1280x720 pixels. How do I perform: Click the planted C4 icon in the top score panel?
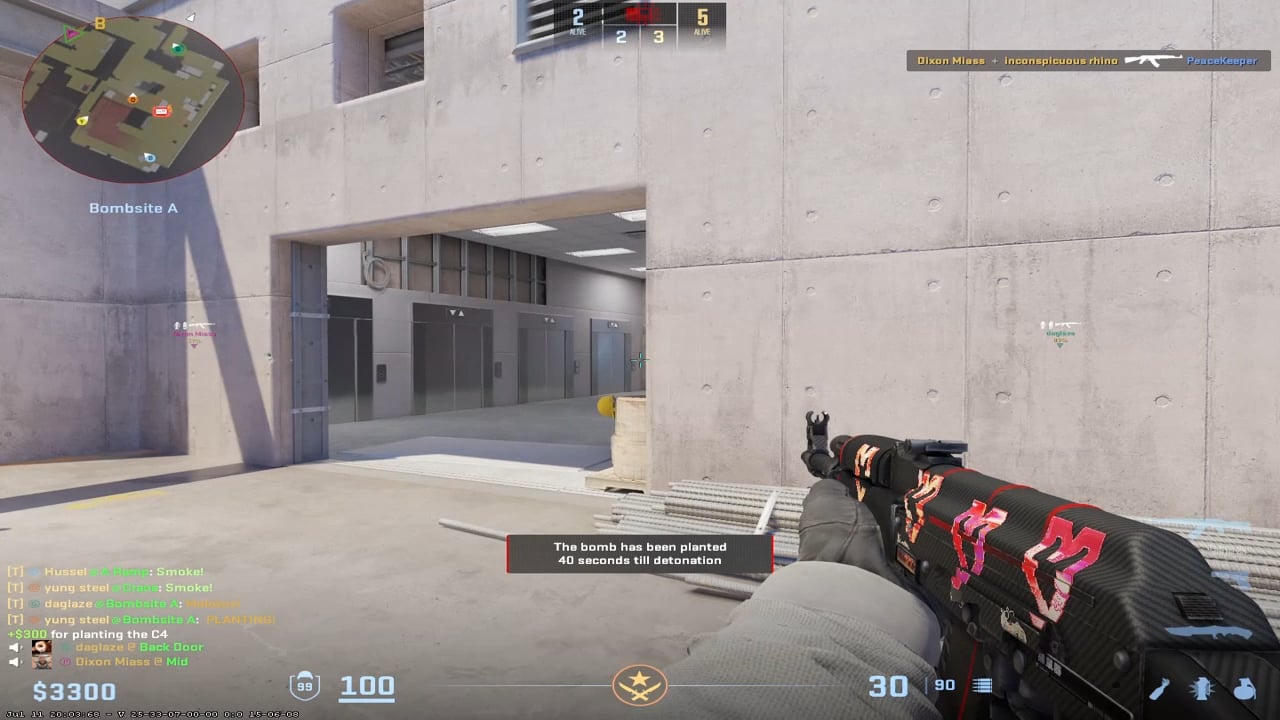(x=640, y=14)
